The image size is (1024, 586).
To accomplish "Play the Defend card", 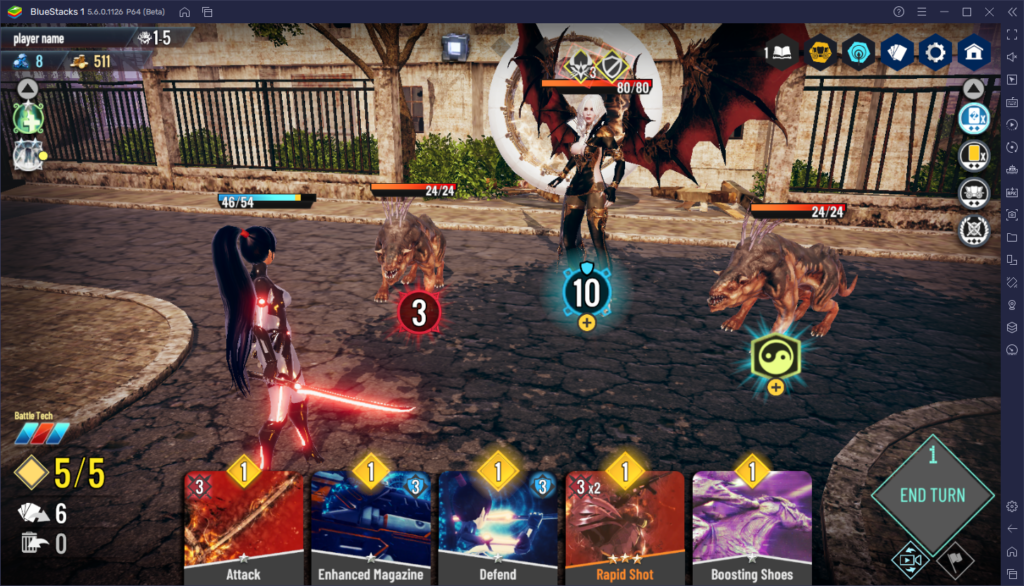I will pyautogui.click(x=497, y=527).
